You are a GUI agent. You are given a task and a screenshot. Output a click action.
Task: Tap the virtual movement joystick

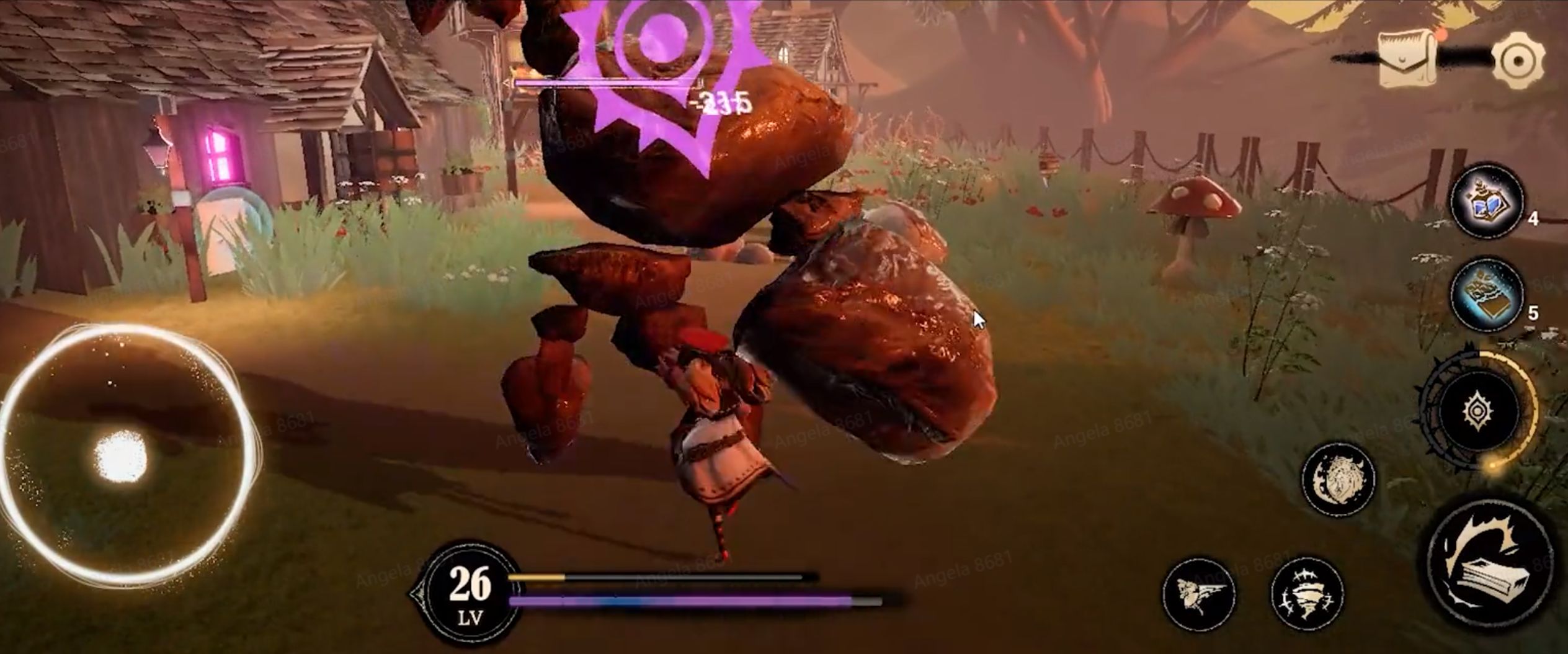(x=122, y=457)
